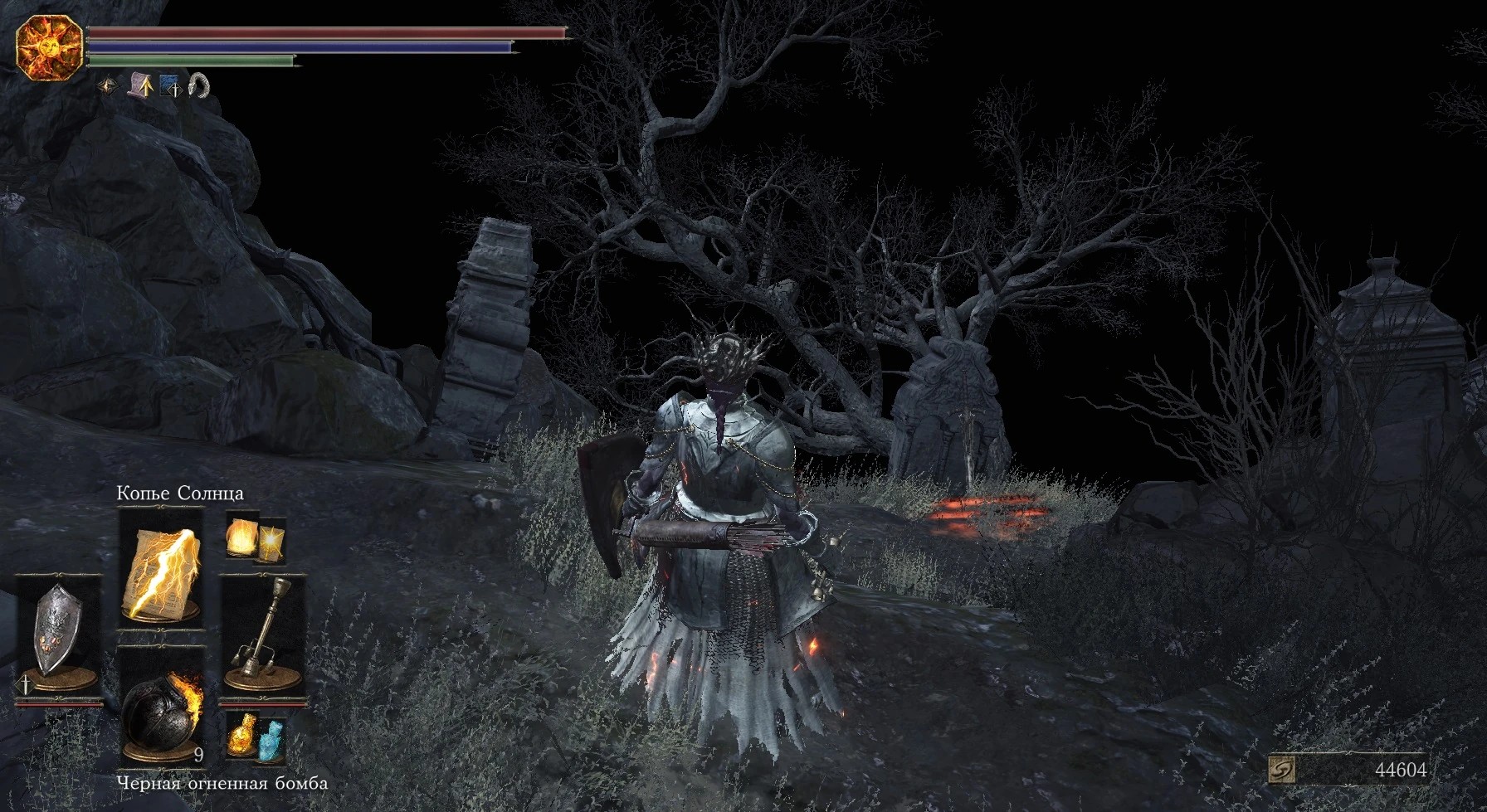This screenshot has height=812, width=1487.
Task: Click the orange Estus Flask icon
Action: [x=244, y=735]
